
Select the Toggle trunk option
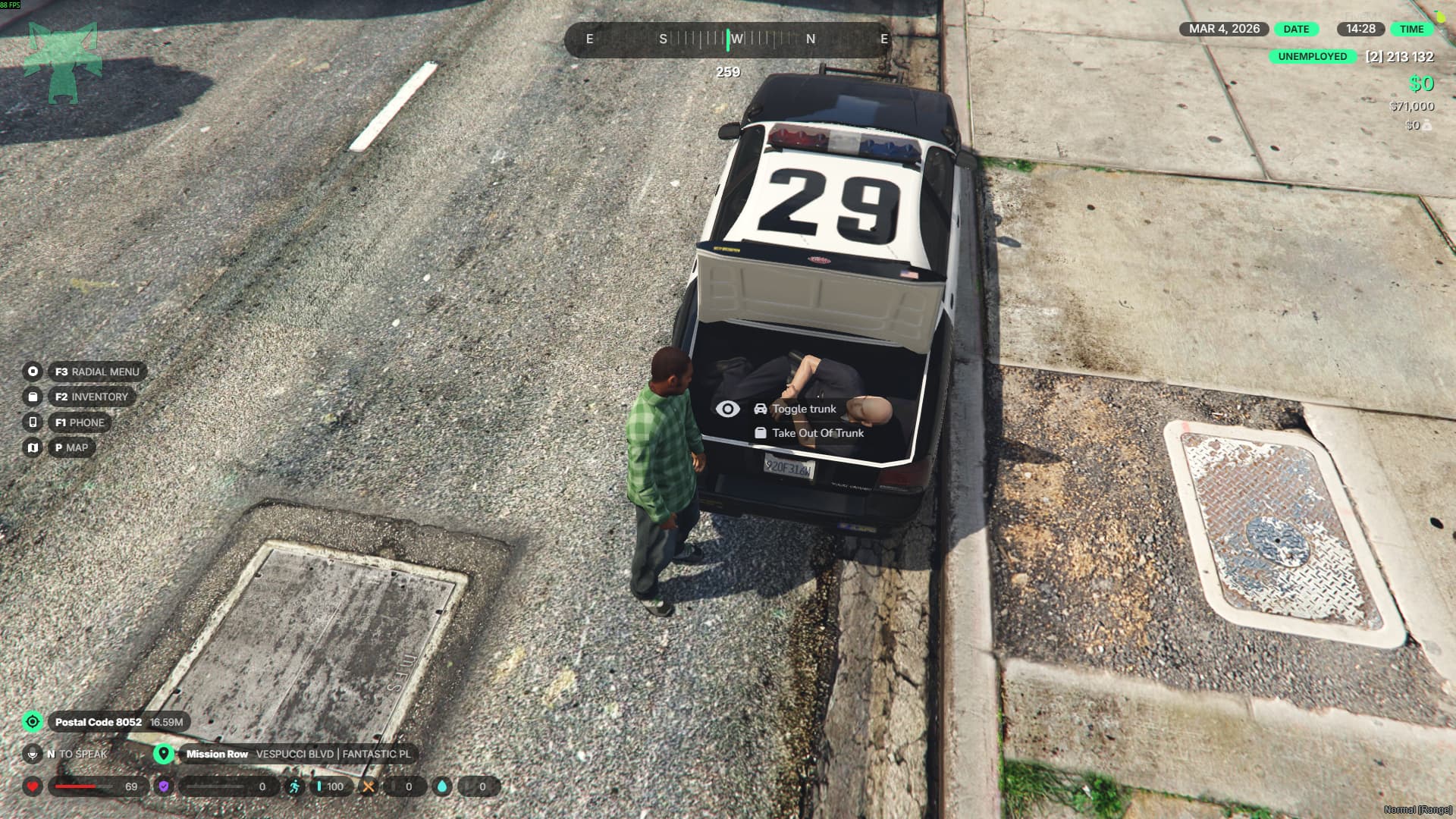[x=803, y=409]
